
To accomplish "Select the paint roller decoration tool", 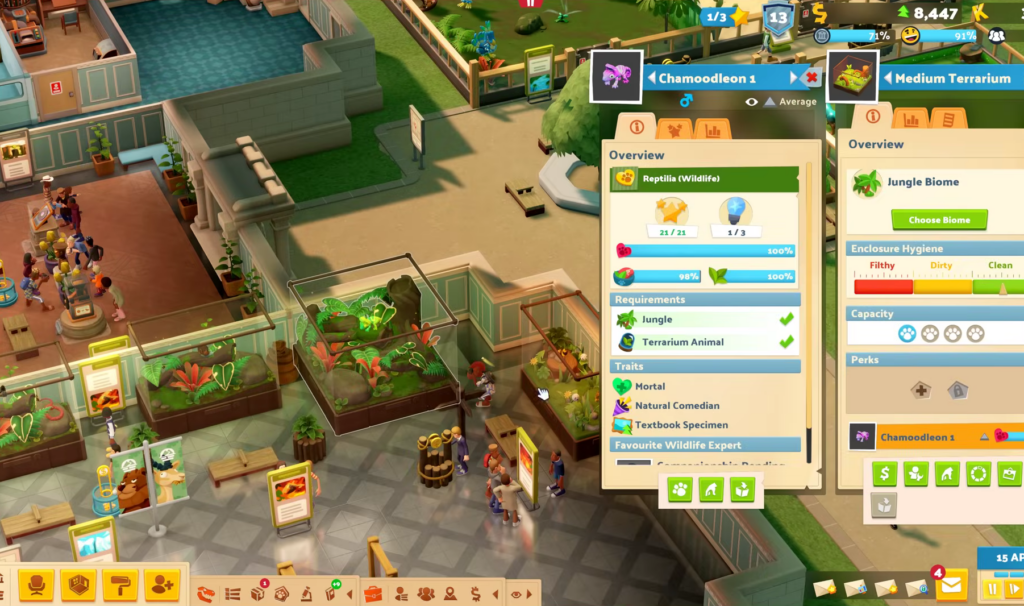I will point(120,584).
